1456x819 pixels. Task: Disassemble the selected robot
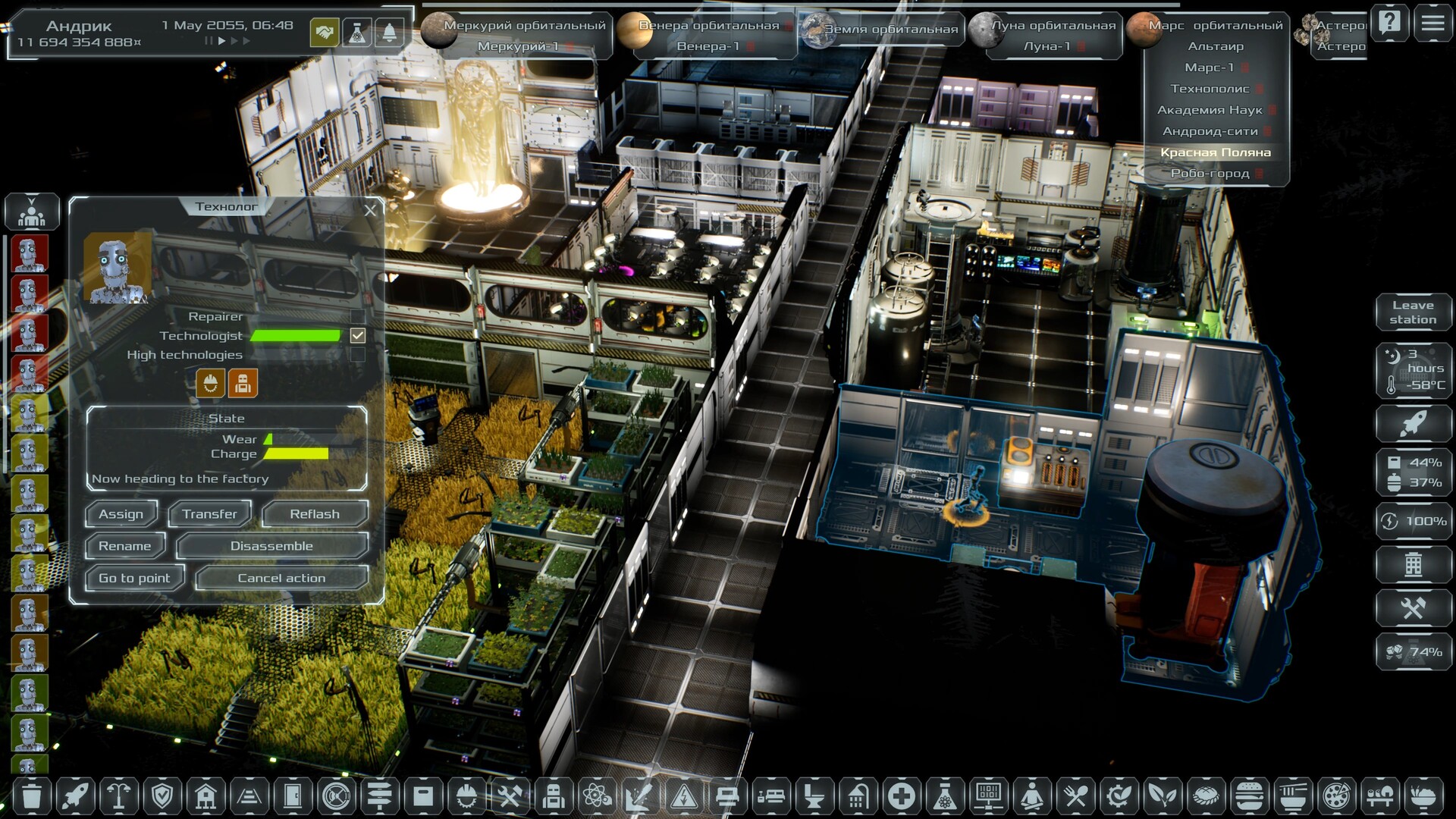(x=271, y=546)
